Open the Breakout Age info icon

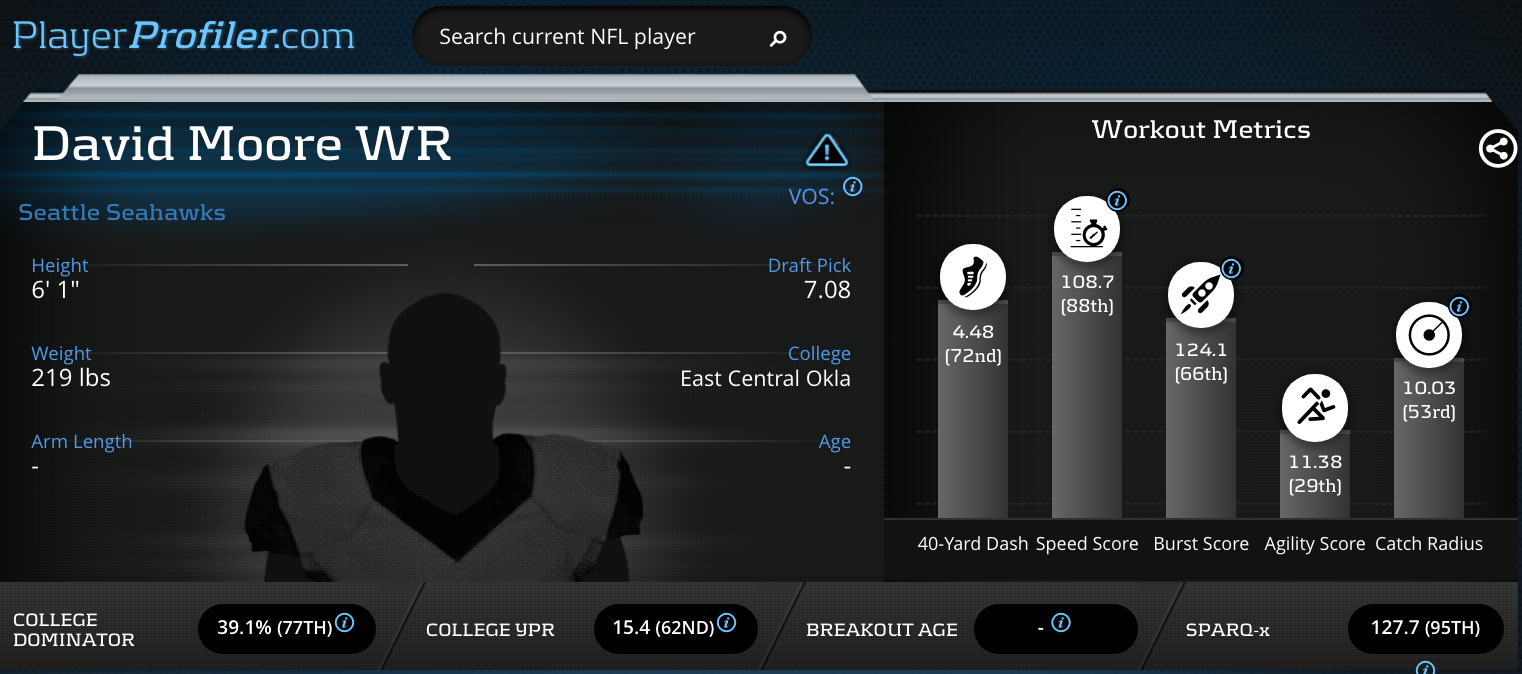click(1062, 622)
